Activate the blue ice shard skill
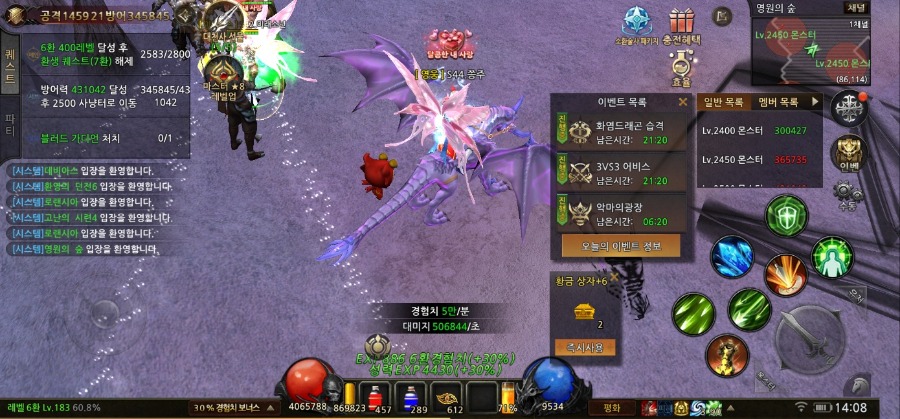 [x=731, y=256]
